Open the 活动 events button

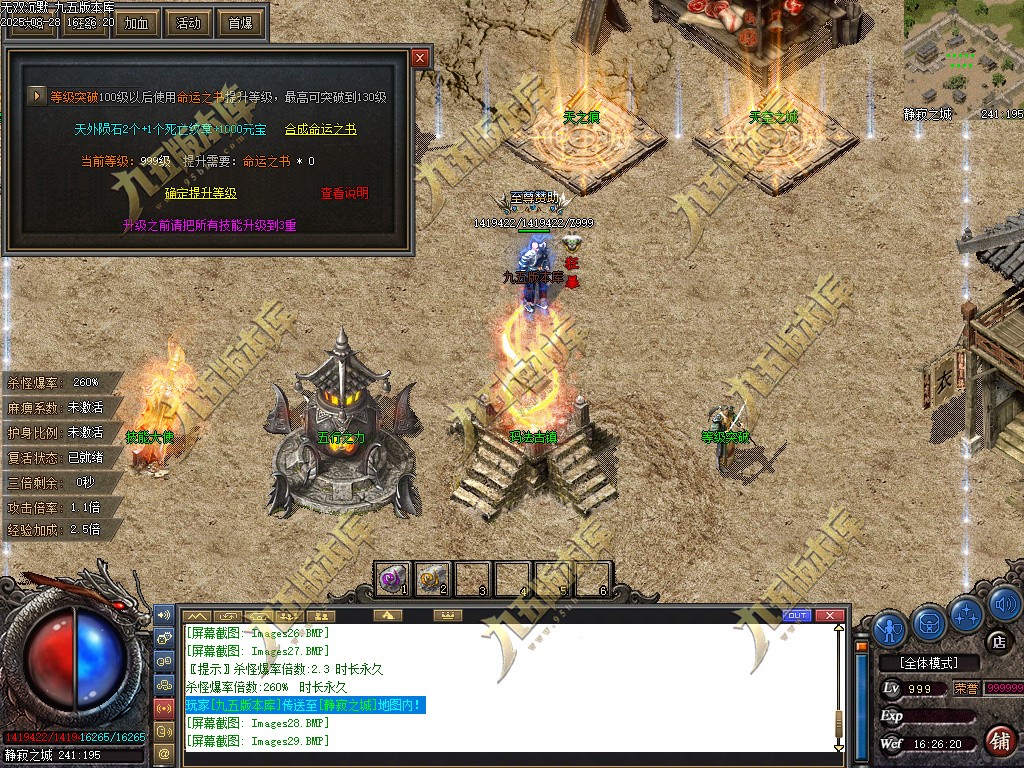coord(188,23)
